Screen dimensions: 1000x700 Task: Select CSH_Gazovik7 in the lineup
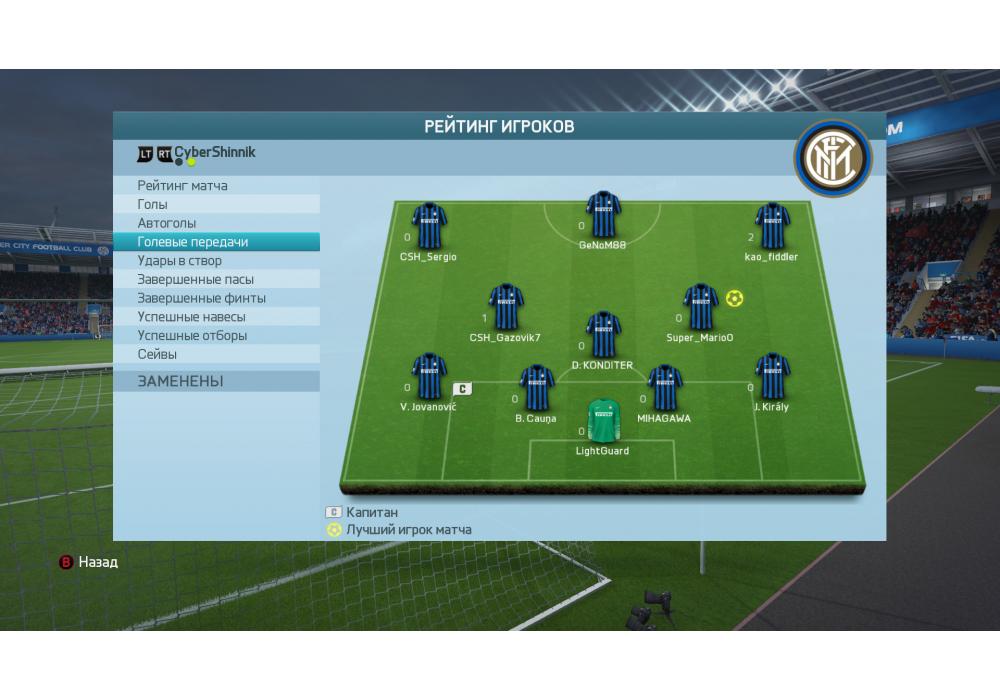pos(505,307)
